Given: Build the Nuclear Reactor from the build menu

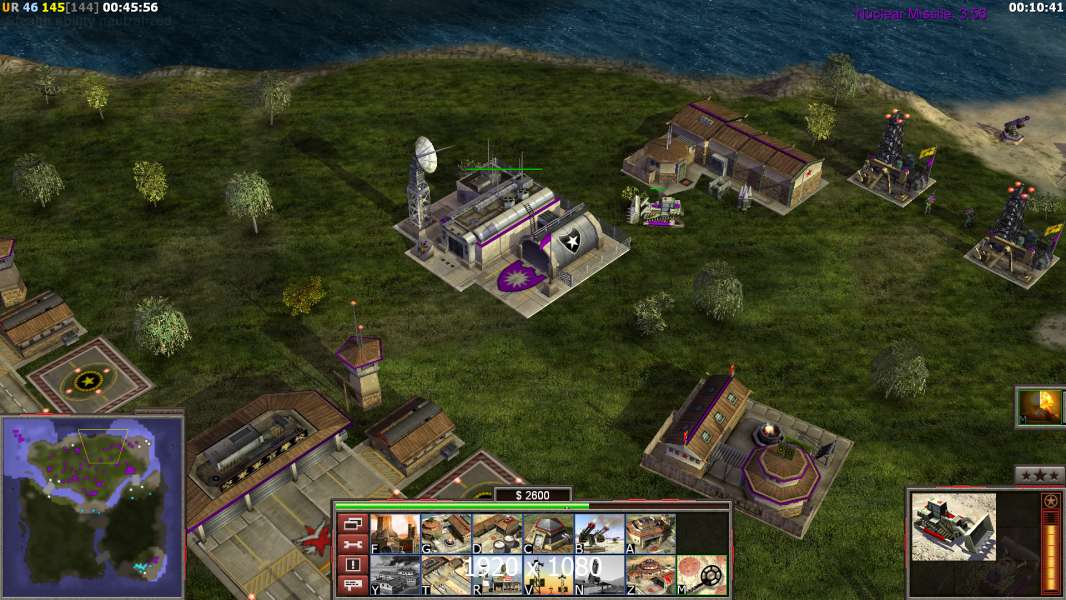Looking at the screenshot, I should tap(394, 533).
